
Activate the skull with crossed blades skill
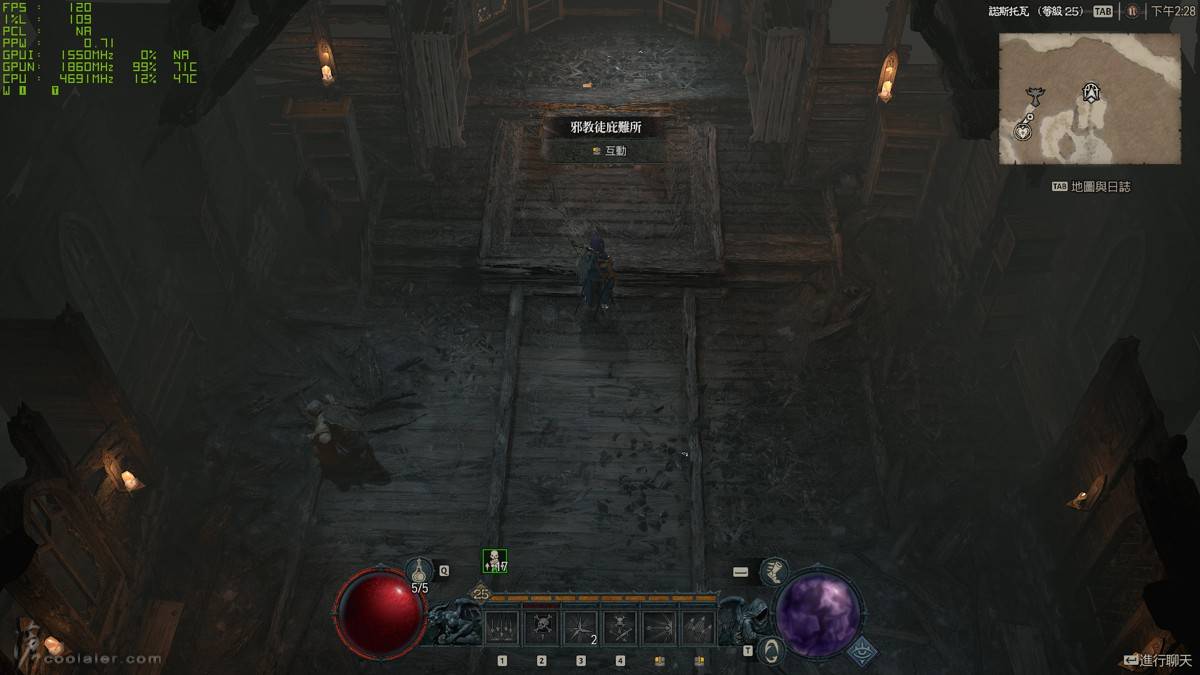click(x=620, y=627)
